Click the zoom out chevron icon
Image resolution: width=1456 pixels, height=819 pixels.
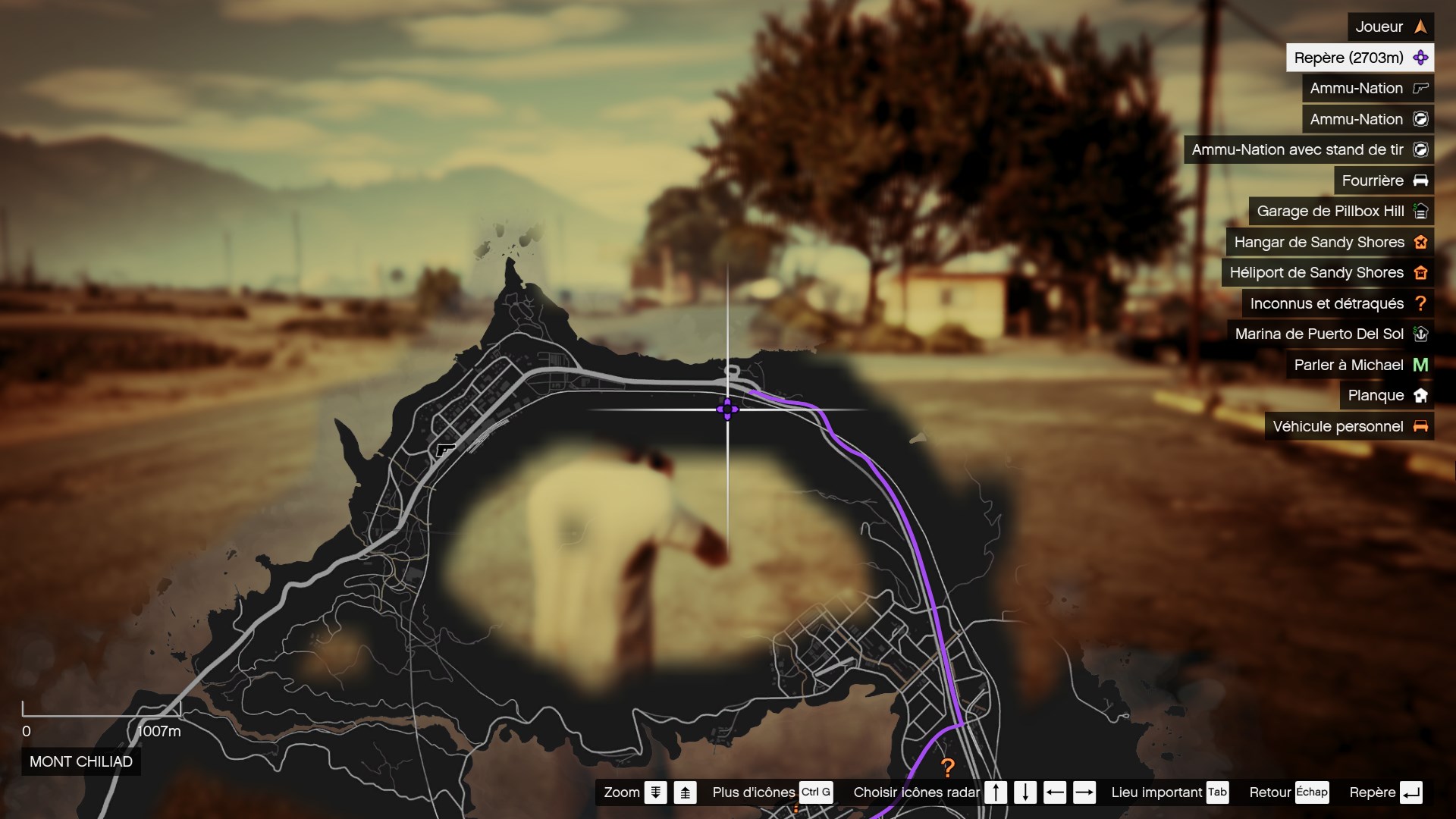click(x=655, y=792)
